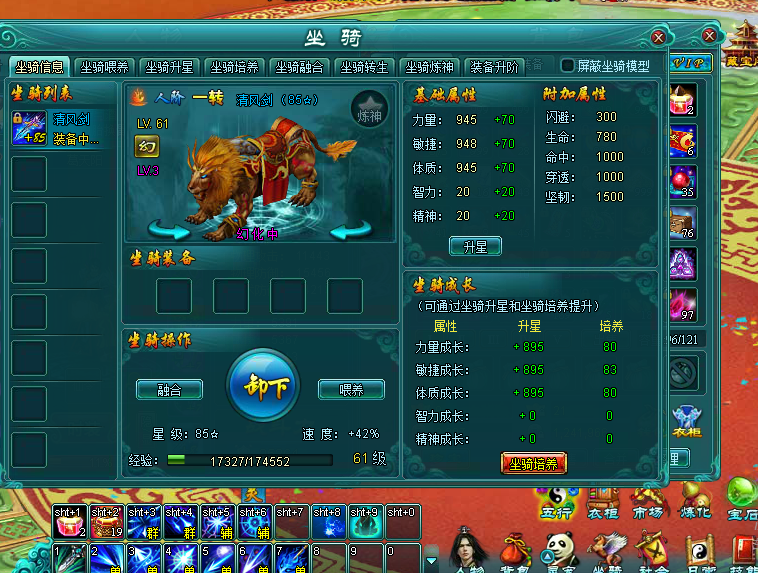758x573 pixels.
Task: Select the 坐骑融合 tab
Action: 299,67
